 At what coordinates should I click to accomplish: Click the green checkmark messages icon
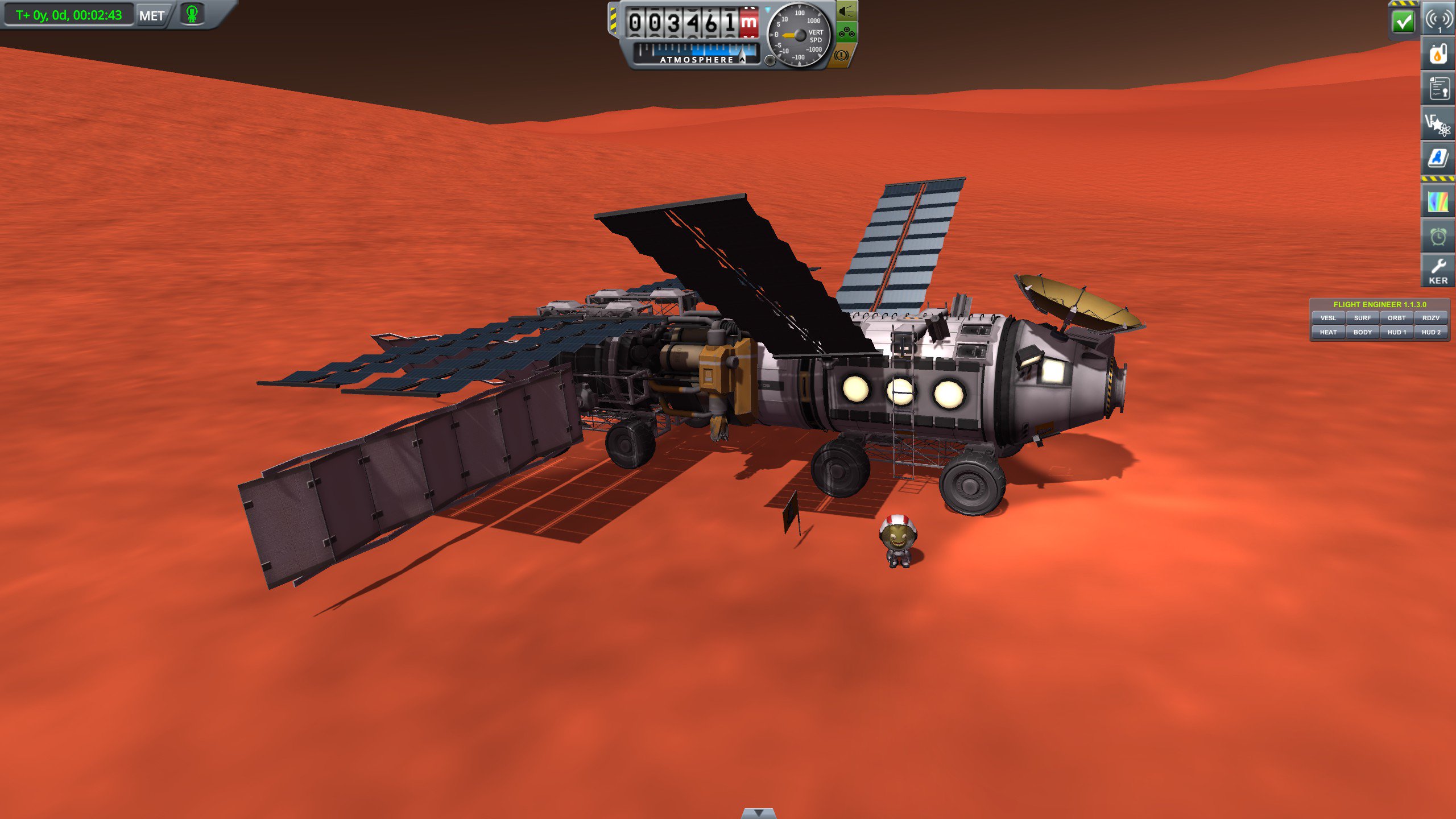coord(1403,22)
